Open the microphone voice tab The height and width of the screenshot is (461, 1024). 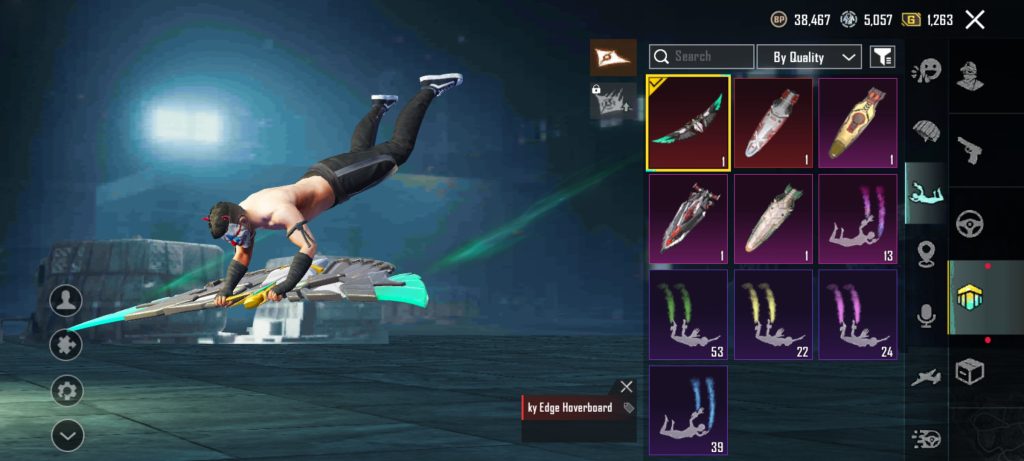[927, 316]
